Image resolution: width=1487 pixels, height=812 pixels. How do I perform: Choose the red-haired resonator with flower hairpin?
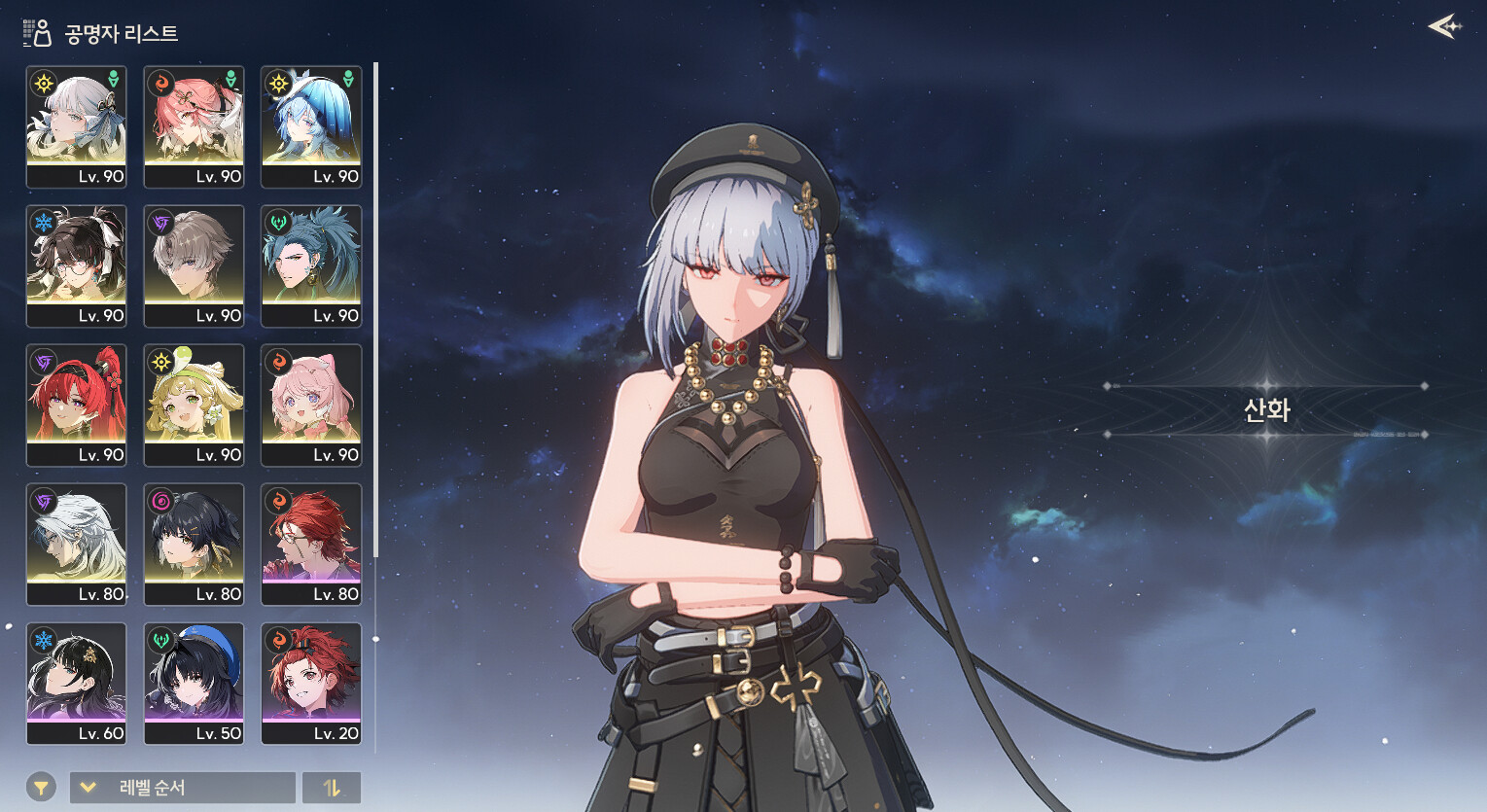pos(76,405)
